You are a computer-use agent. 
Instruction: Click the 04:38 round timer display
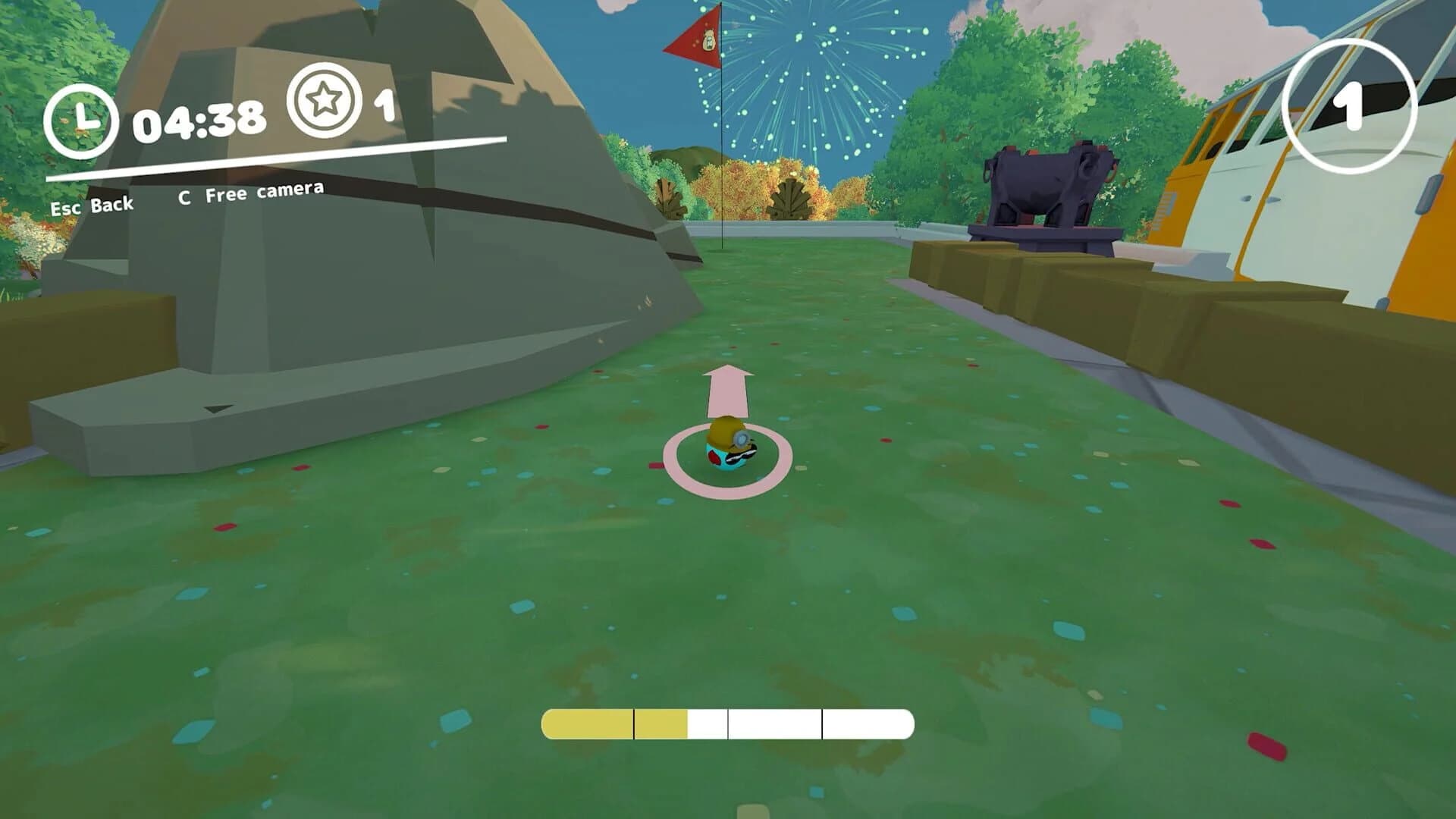[x=199, y=119]
